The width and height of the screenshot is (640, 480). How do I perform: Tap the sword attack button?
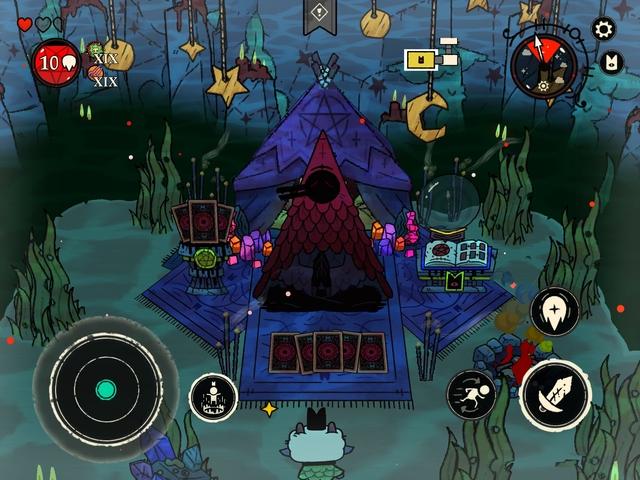tap(555, 395)
